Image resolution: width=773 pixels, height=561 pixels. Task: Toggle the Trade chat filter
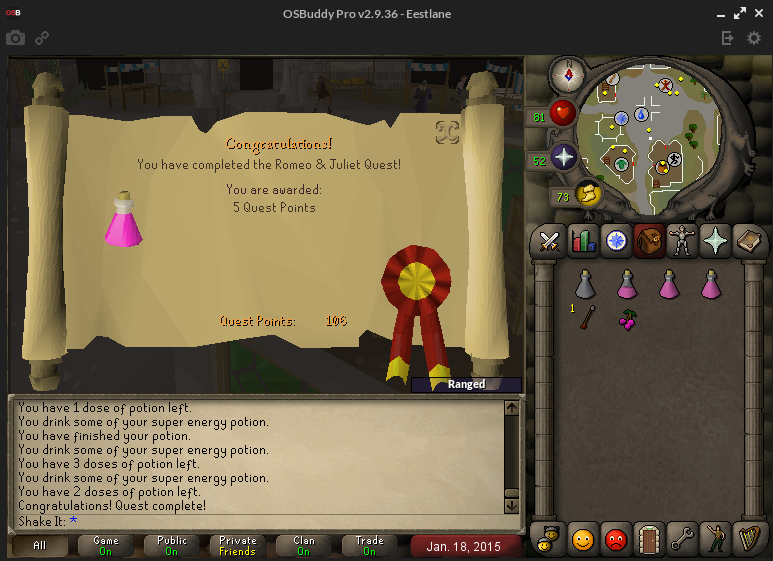tap(369, 546)
